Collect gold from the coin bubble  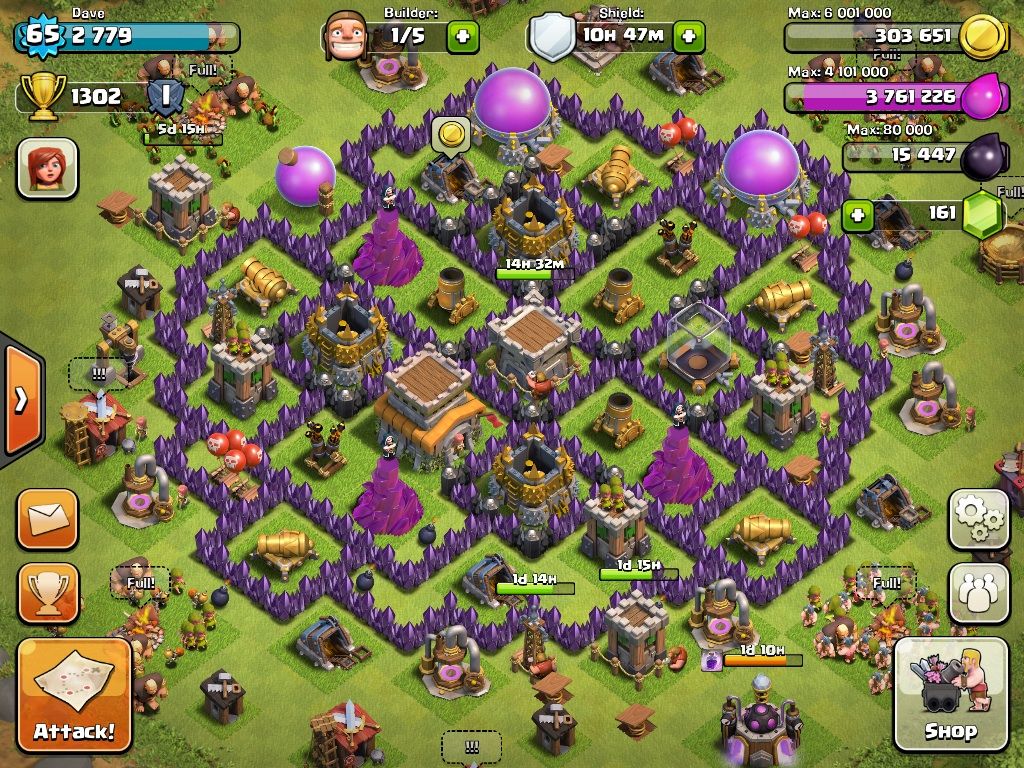coord(451,134)
